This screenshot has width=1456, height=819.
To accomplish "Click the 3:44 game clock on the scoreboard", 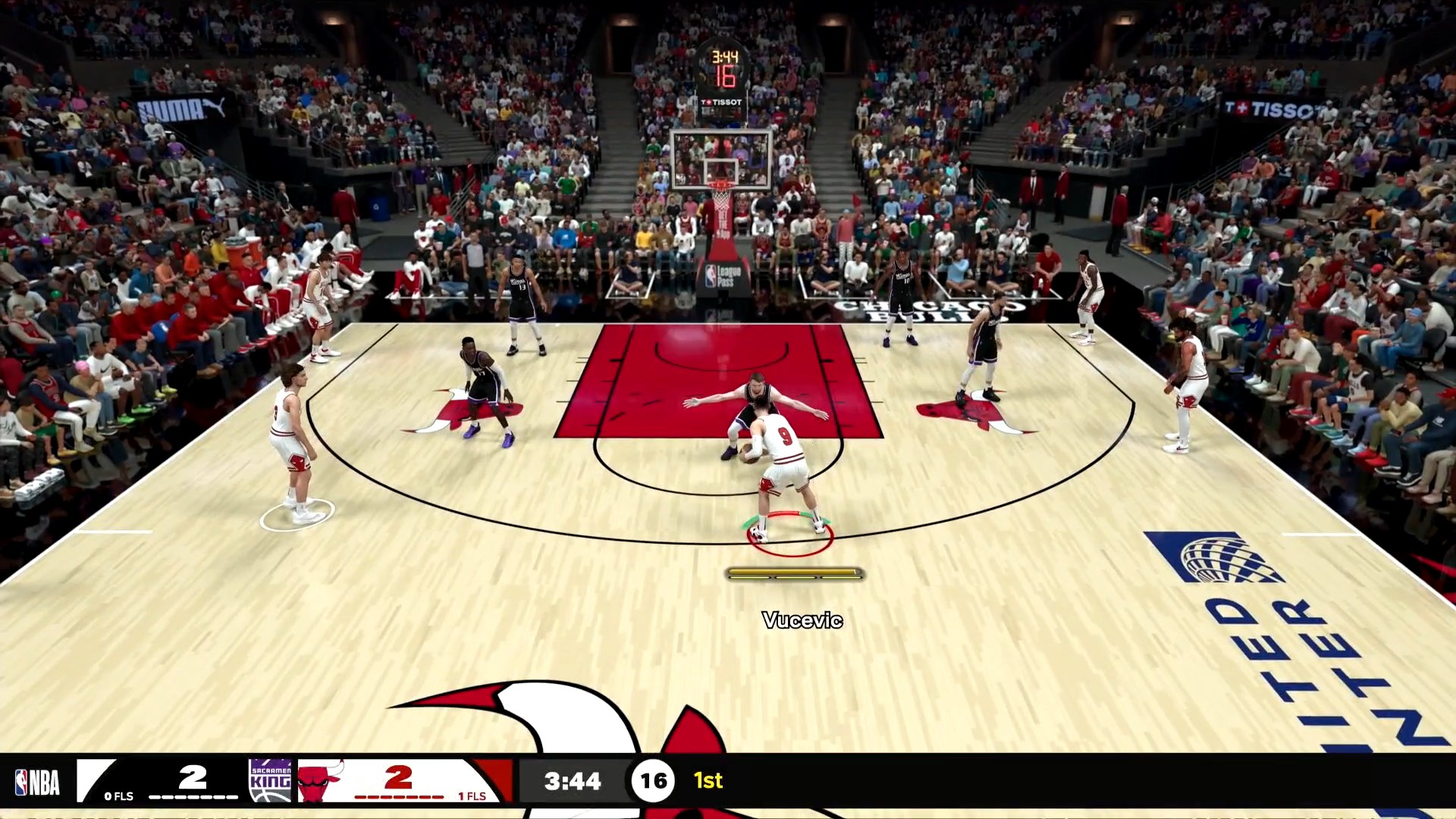I will tap(573, 781).
